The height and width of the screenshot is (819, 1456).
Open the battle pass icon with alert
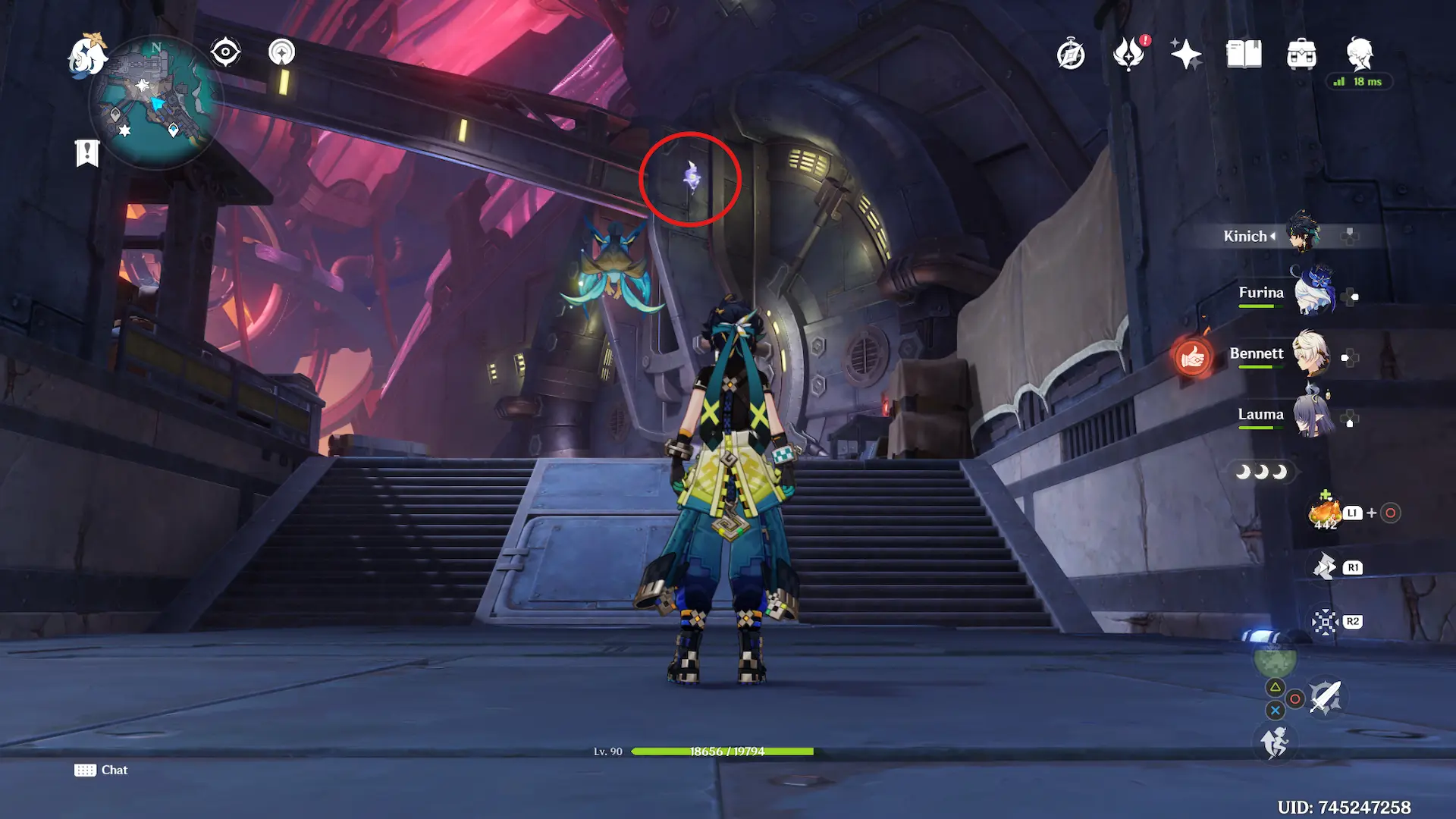pyautogui.click(x=1129, y=55)
